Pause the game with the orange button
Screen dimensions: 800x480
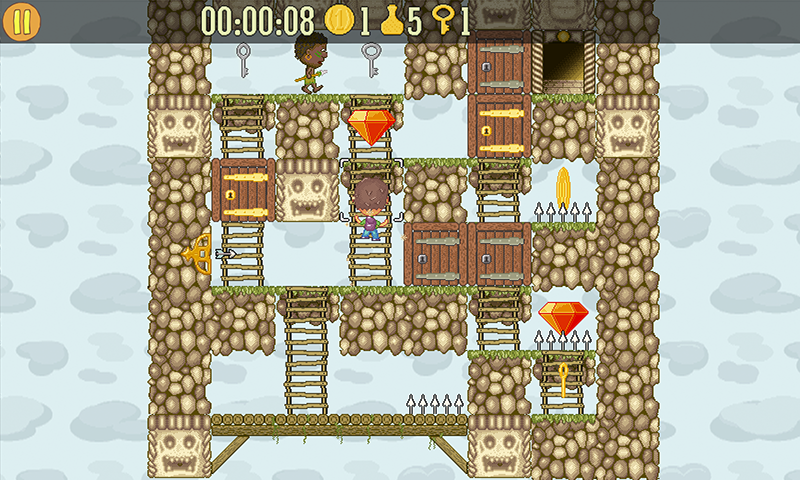click(x=22, y=22)
